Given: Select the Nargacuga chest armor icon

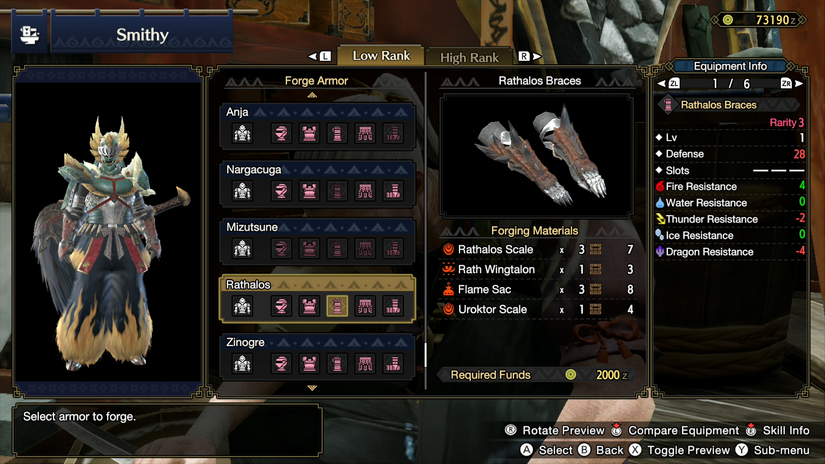Looking at the screenshot, I should coord(310,191).
